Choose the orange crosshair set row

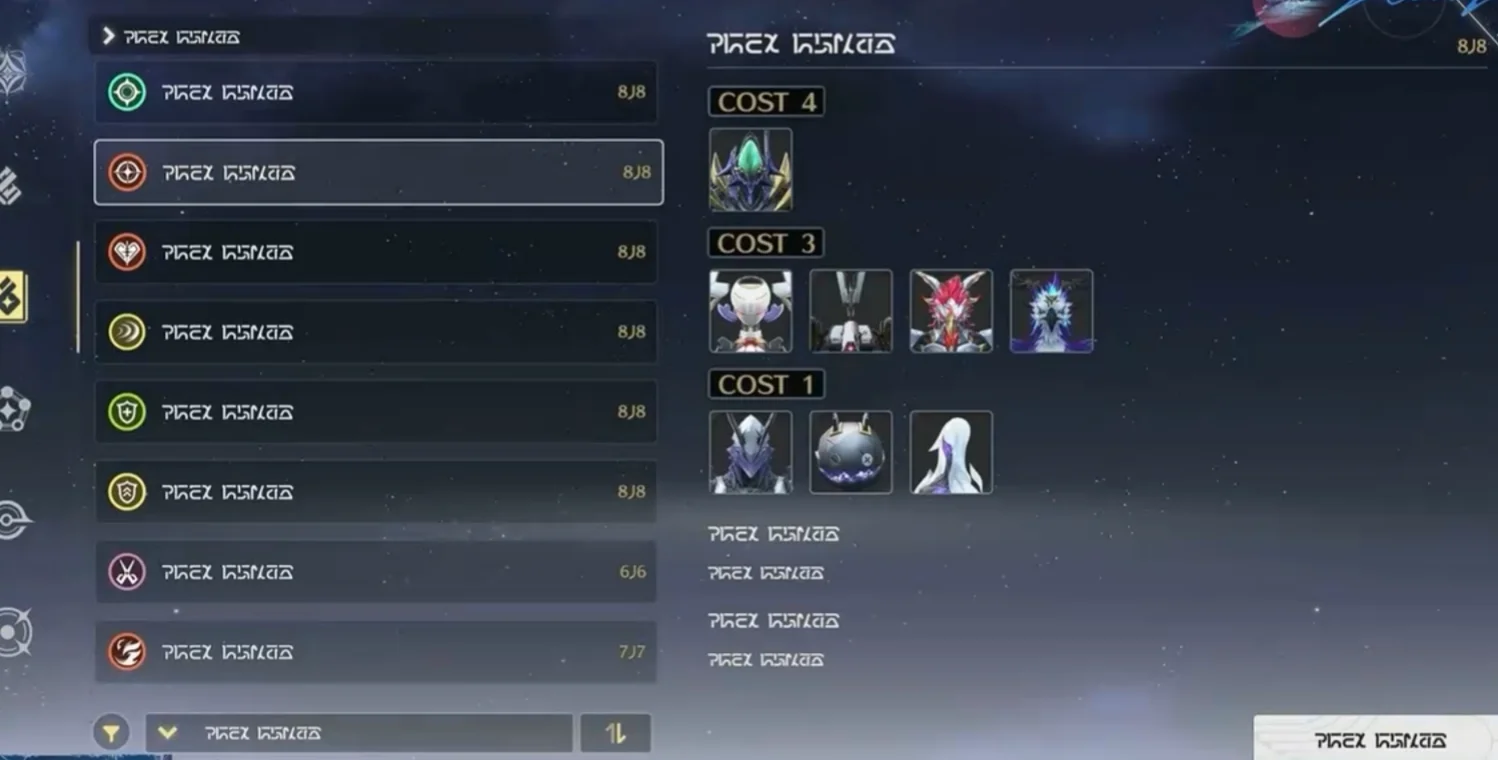(x=376, y=172)
